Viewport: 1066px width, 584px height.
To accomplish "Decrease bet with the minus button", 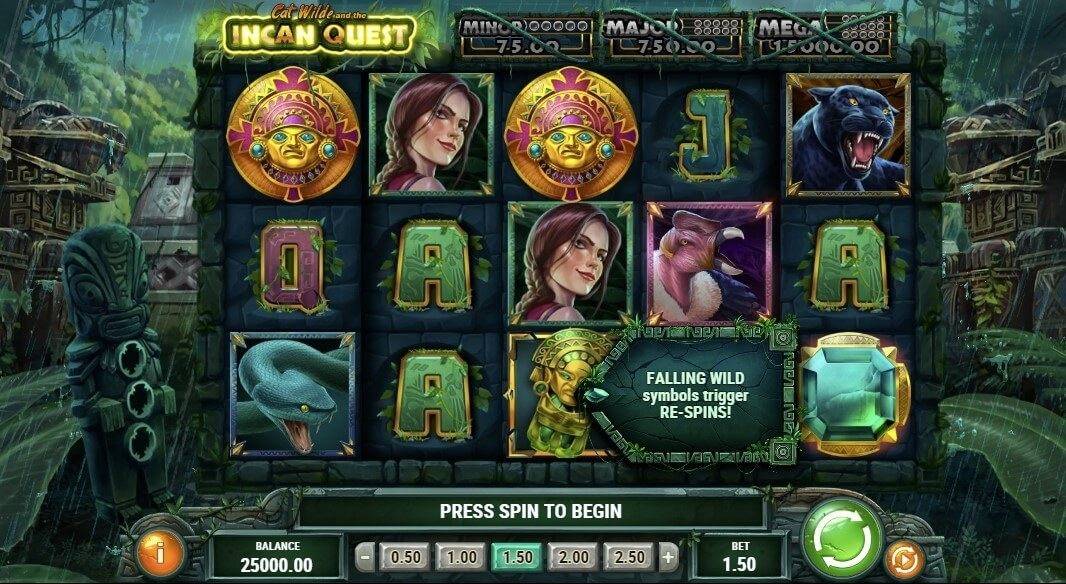I will click(366, 557).
